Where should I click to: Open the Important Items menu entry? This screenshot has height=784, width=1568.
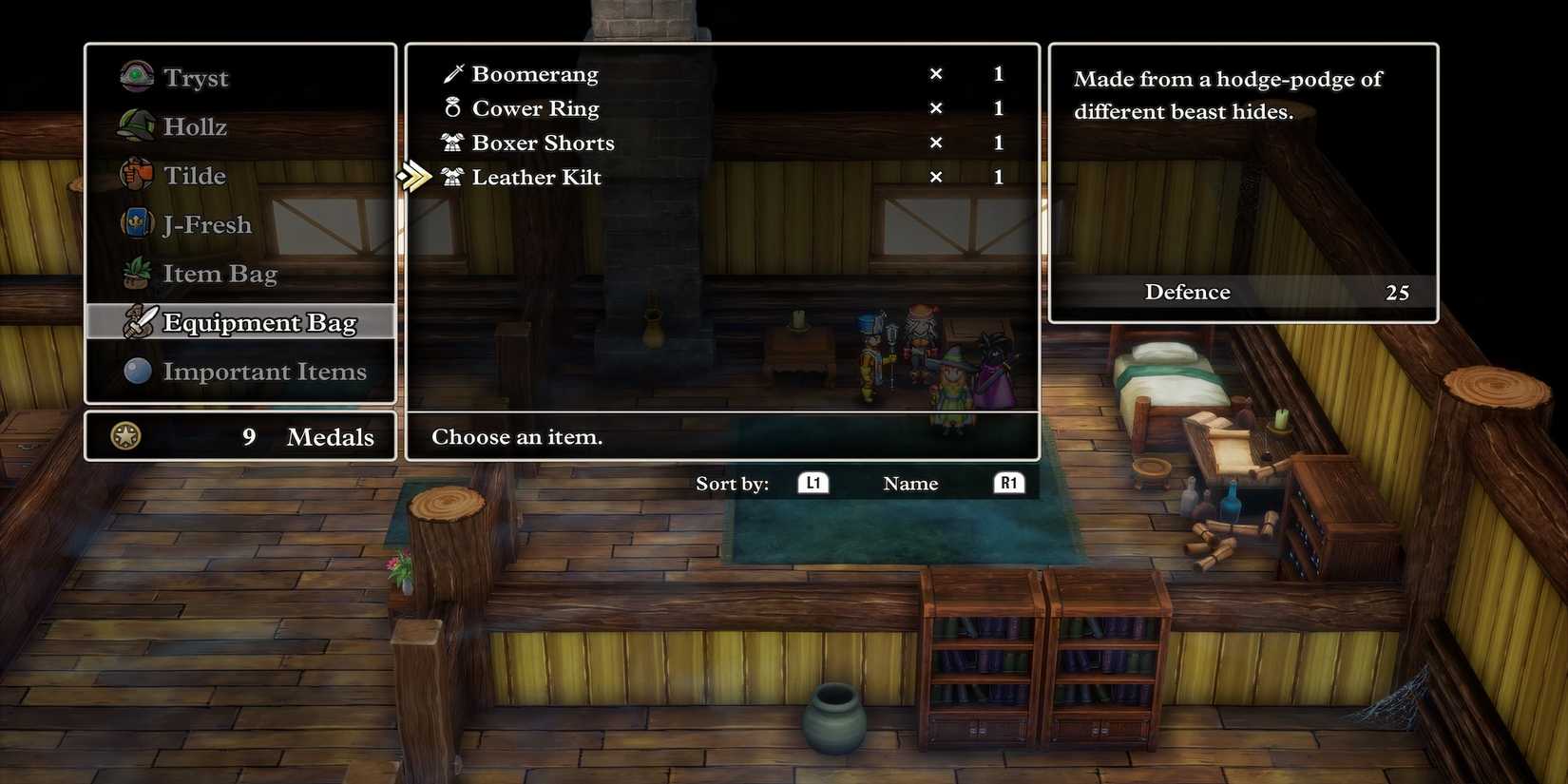point(265,371)
